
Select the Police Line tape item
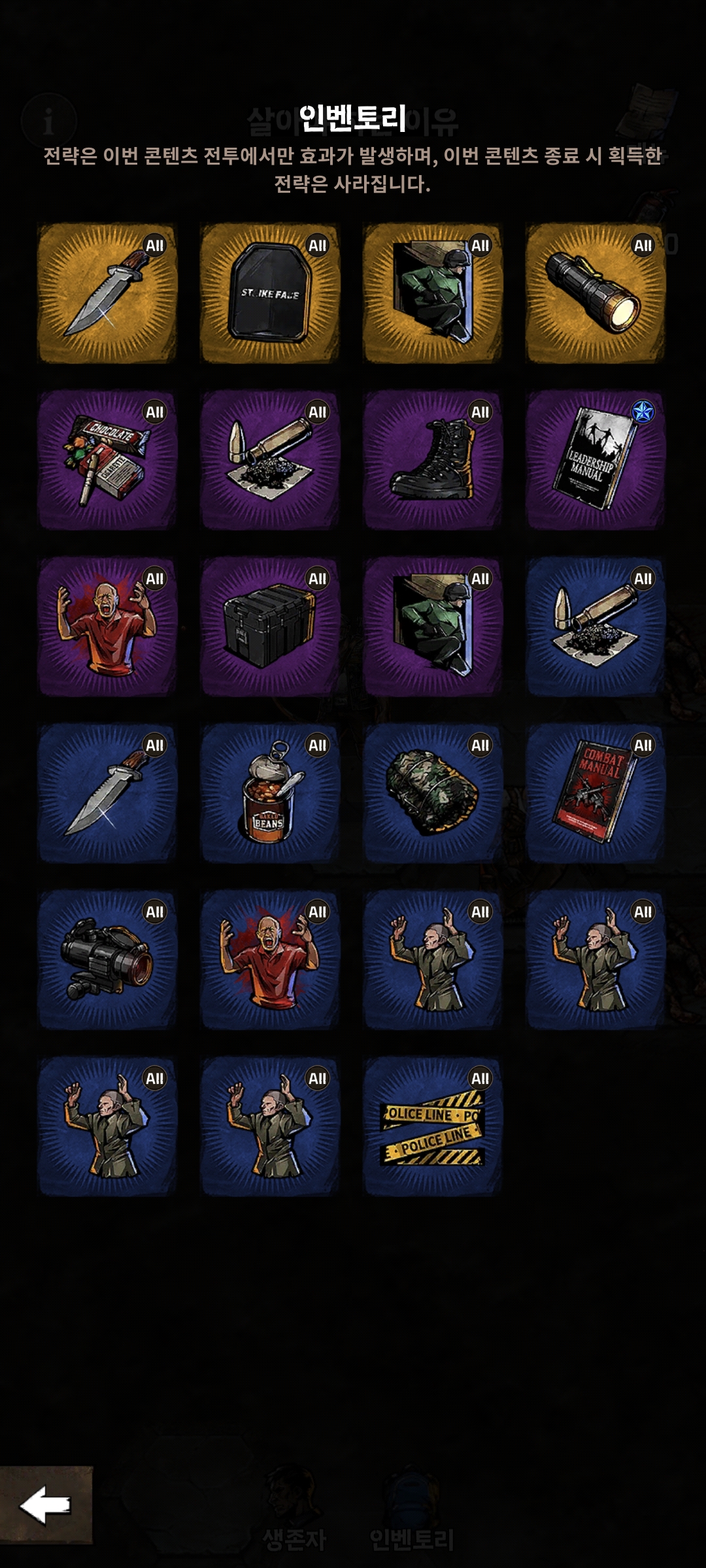[x=433, y=1126]
